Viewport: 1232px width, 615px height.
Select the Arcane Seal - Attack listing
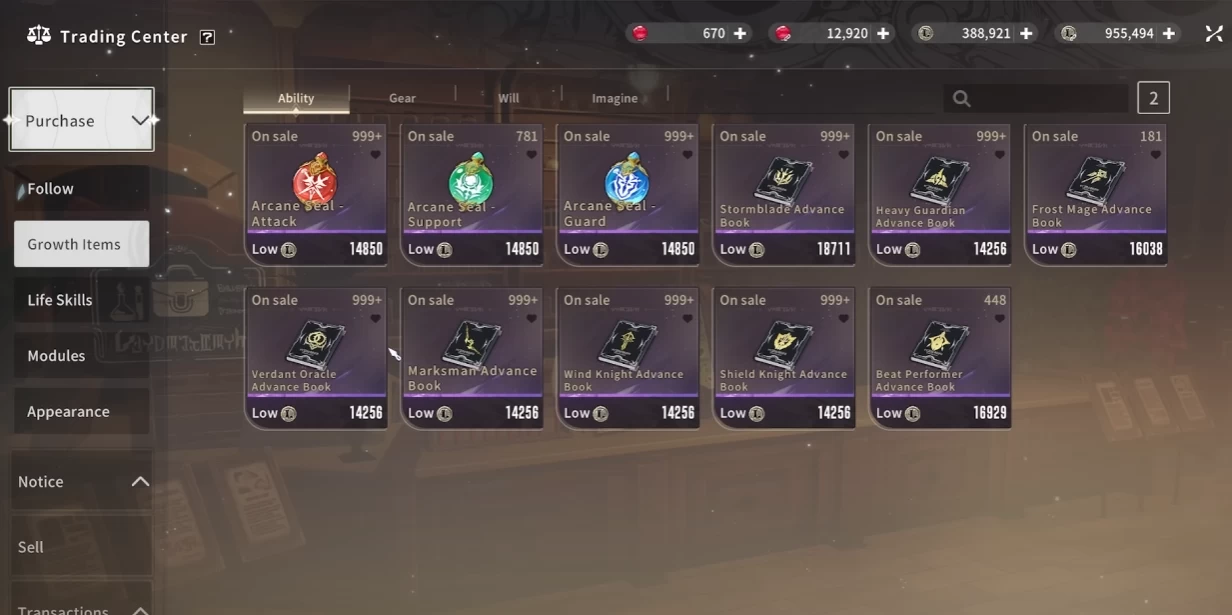tap(316, 195)
